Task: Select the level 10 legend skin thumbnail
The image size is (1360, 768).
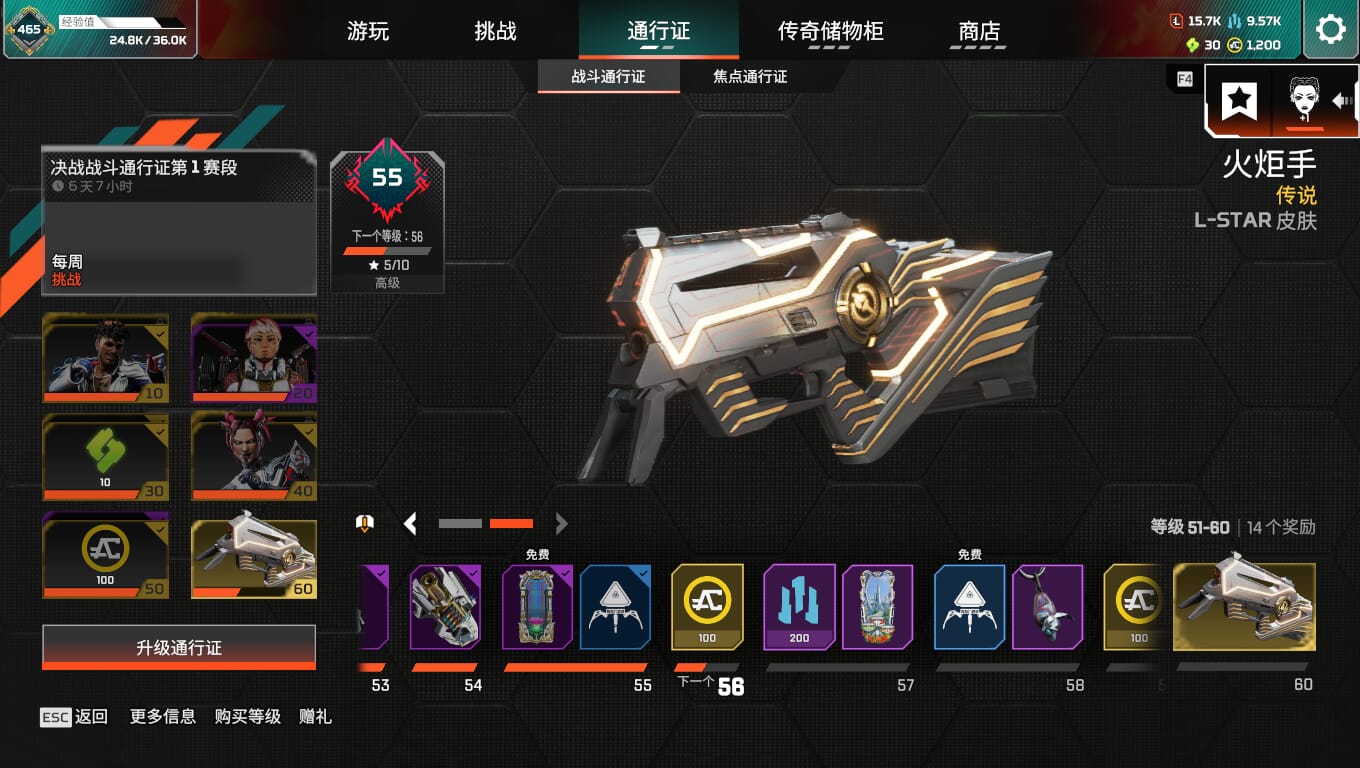Action: [x=105, y=357]
